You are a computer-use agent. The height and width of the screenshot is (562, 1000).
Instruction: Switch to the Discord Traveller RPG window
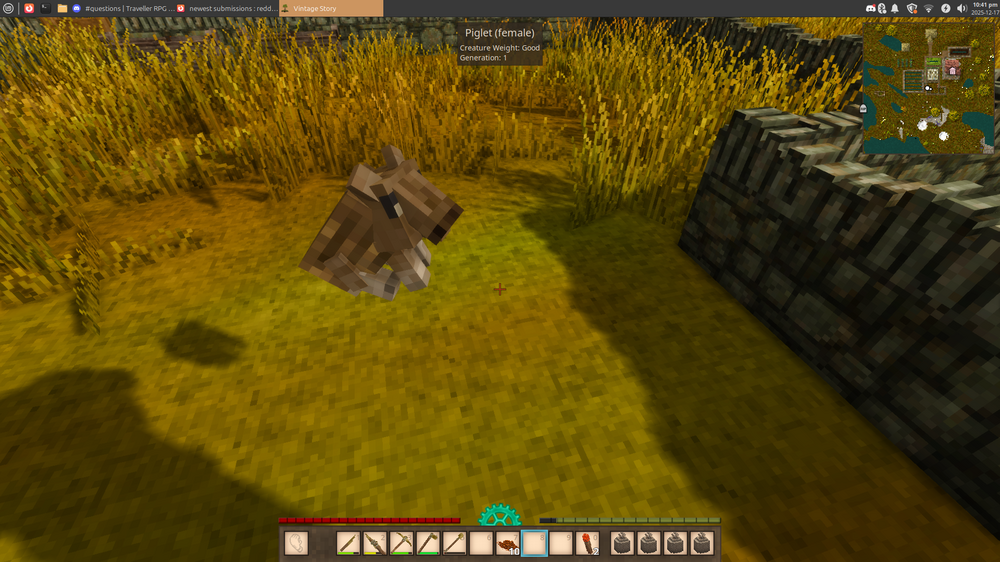[118, 8]
